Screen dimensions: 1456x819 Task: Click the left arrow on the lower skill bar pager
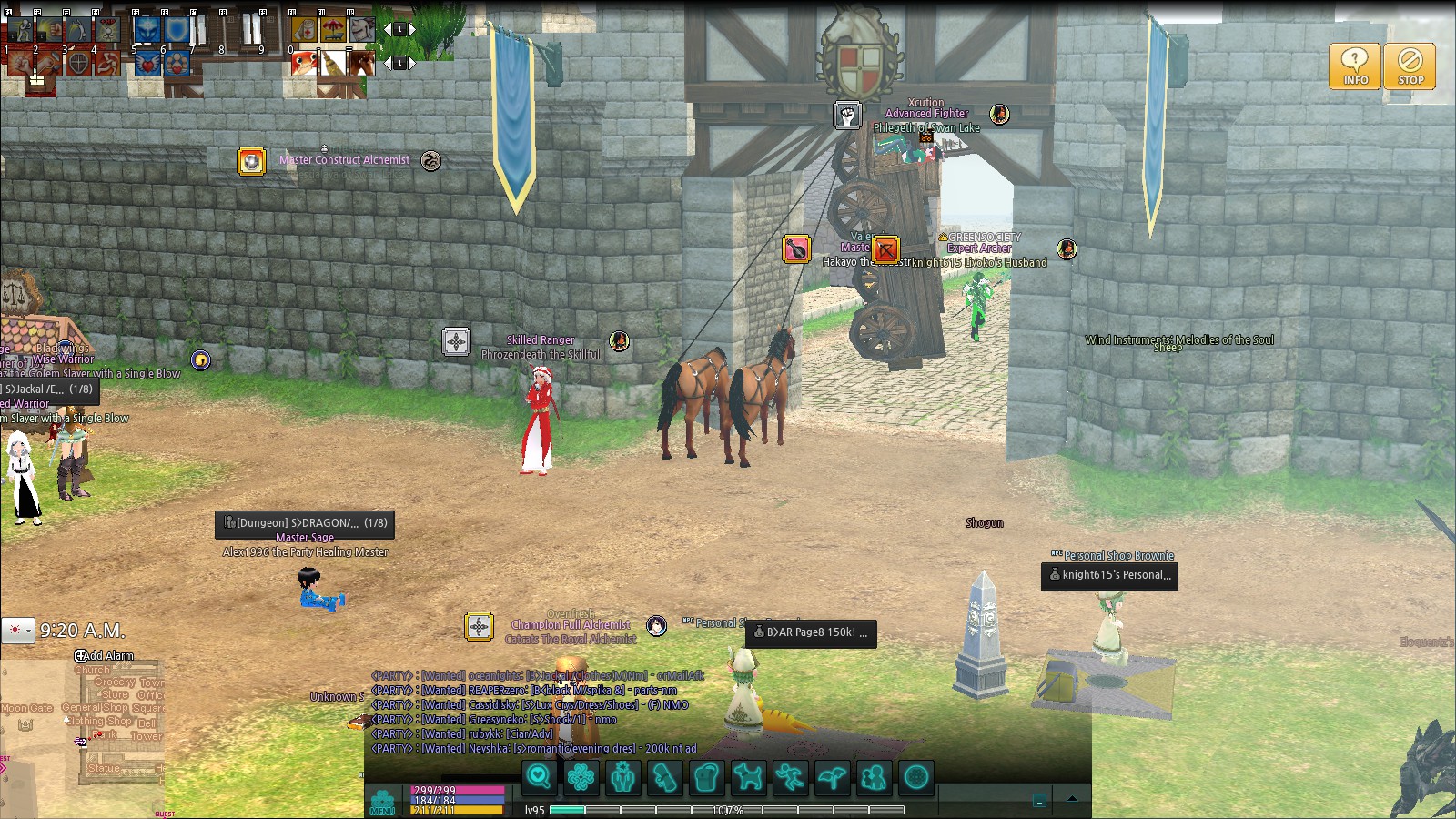[x=388, y=63]
